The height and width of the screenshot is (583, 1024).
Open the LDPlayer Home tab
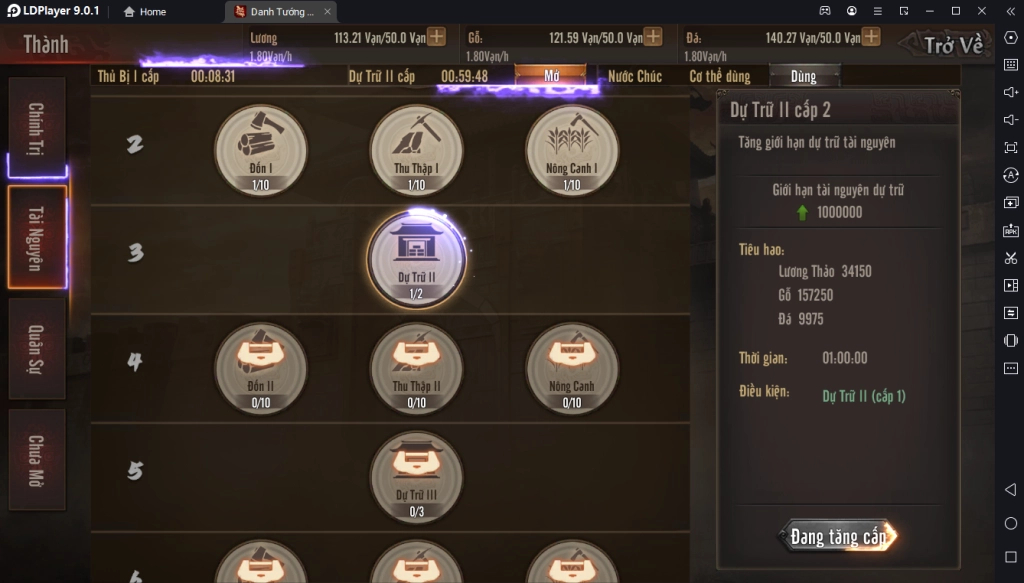pos(145,12)
